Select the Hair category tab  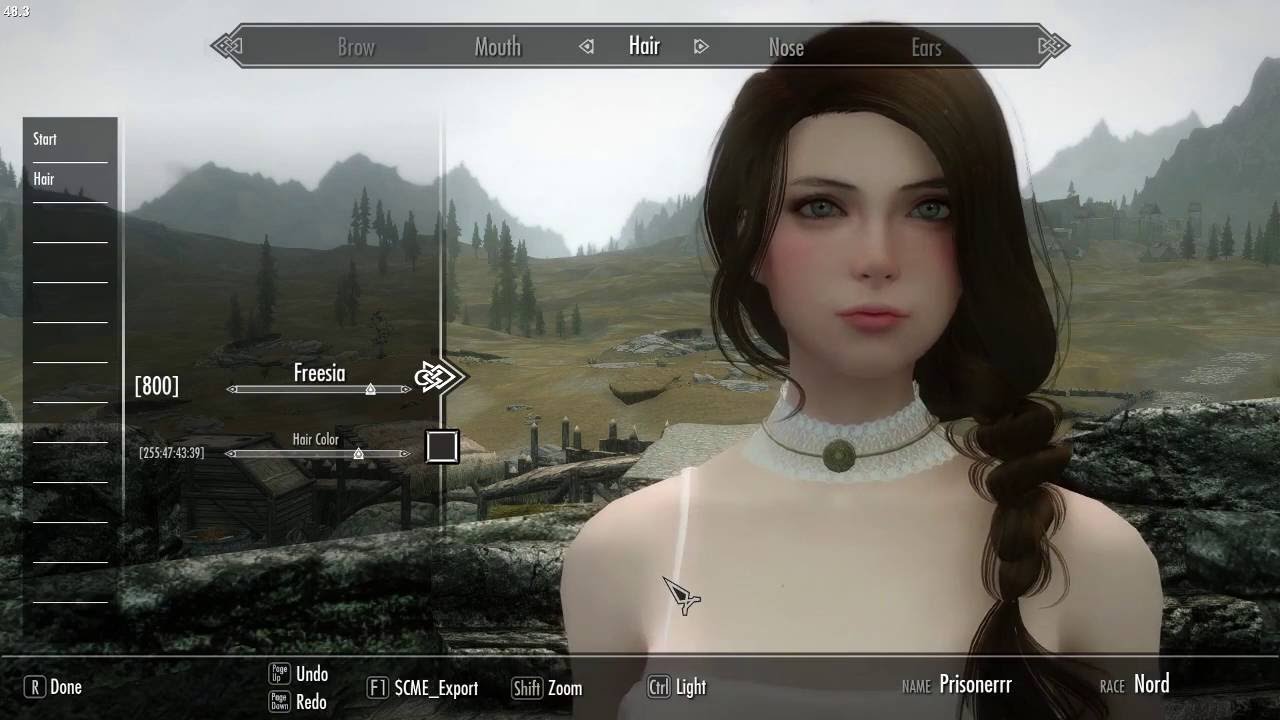tap(644, 46)
